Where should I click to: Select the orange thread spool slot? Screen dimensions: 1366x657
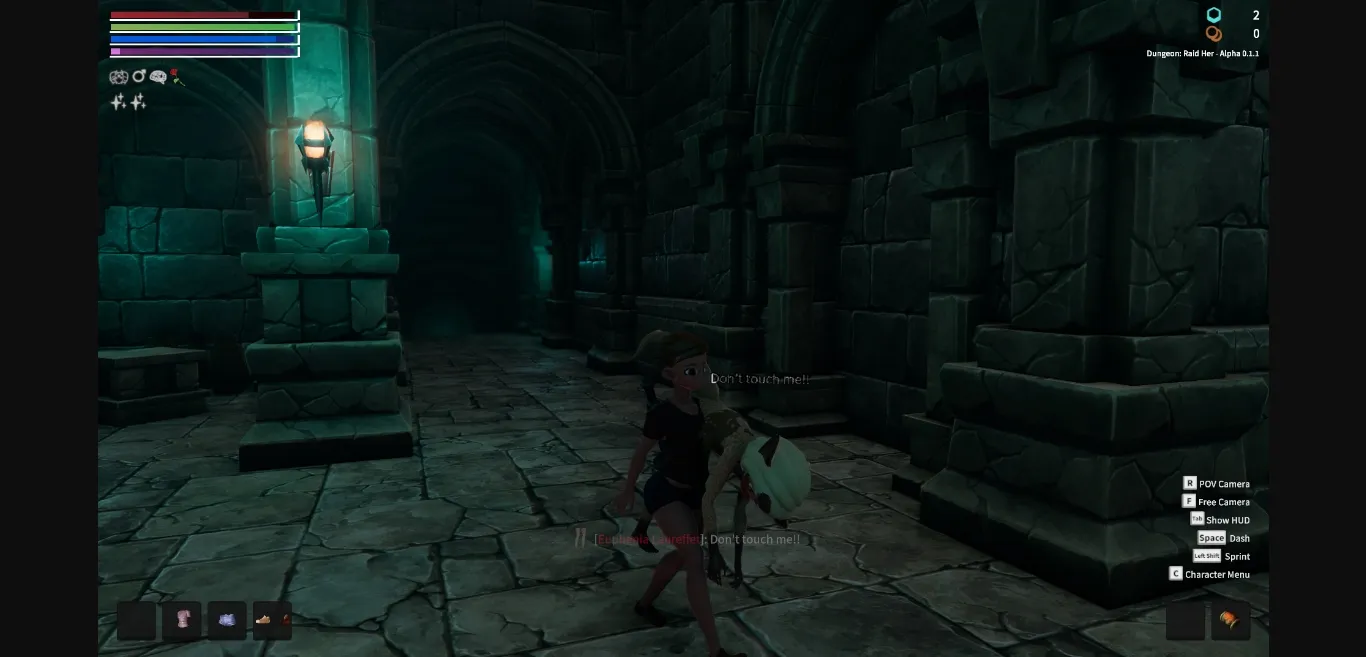tap(1230, 620)
